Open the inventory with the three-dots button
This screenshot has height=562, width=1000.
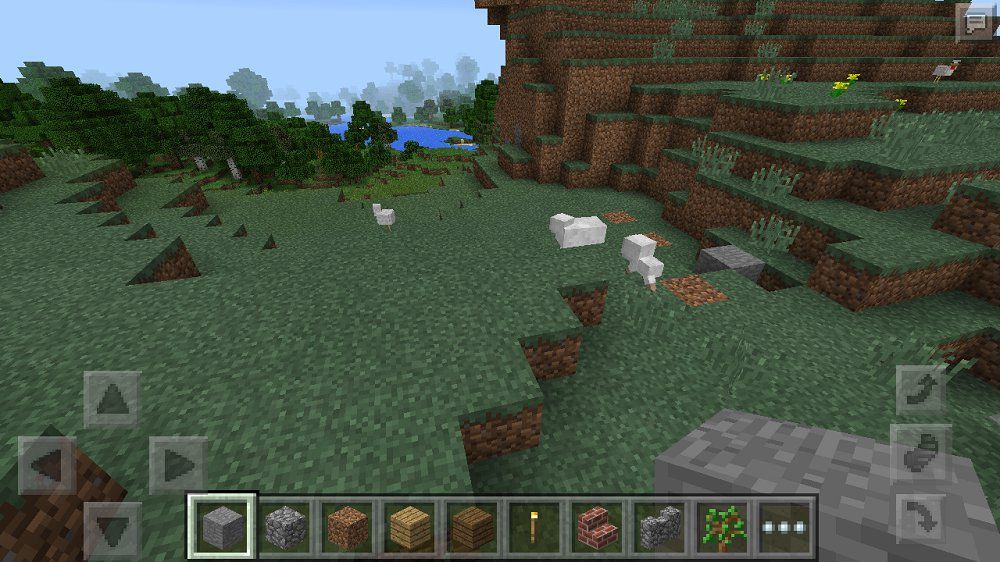click(784, 526)
